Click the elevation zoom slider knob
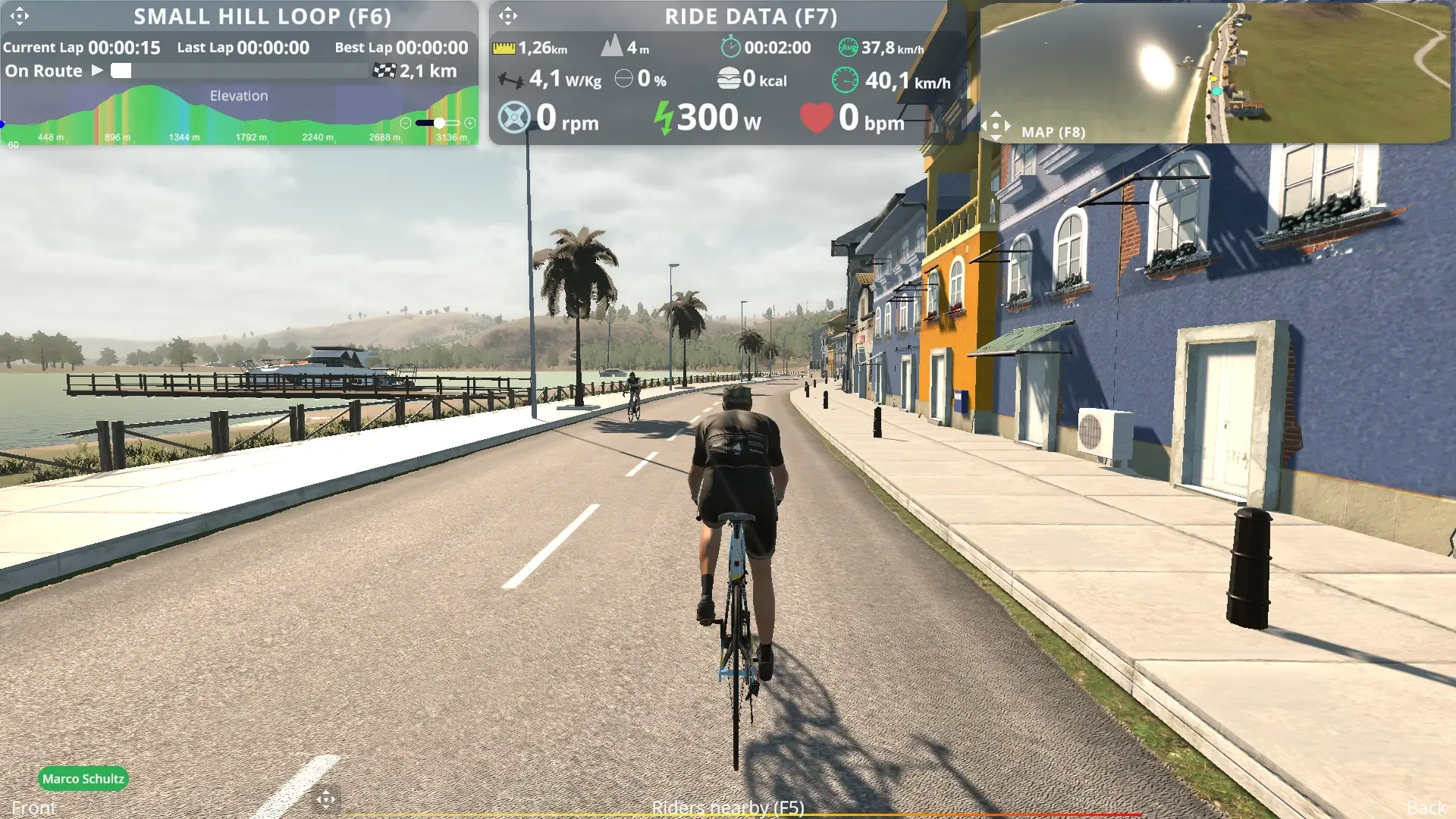Viewport: 1456px width, 819px height. click(x=439, y=123)
